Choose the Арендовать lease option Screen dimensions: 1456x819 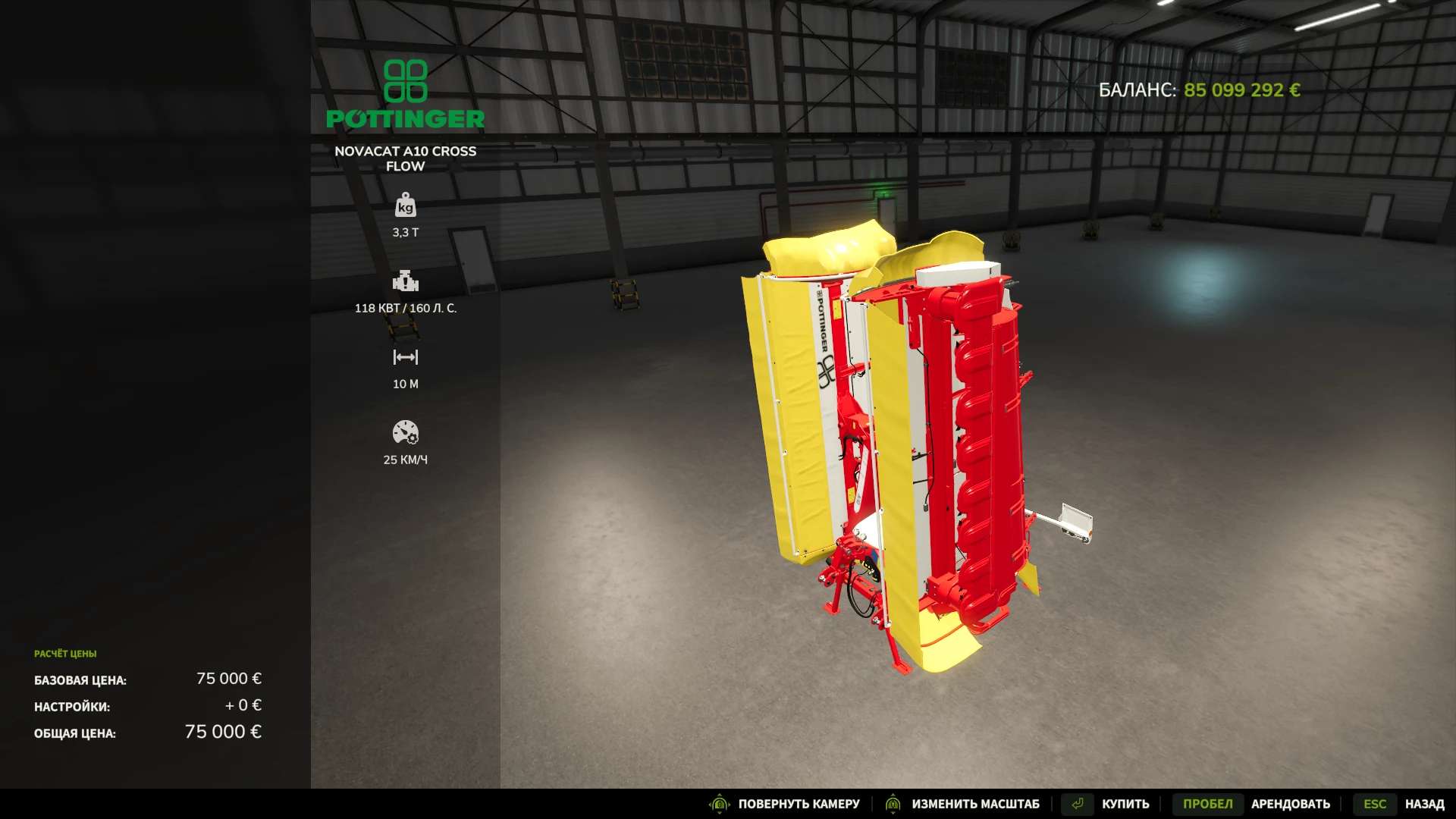pyautogui.click(x=1290, y=804)
